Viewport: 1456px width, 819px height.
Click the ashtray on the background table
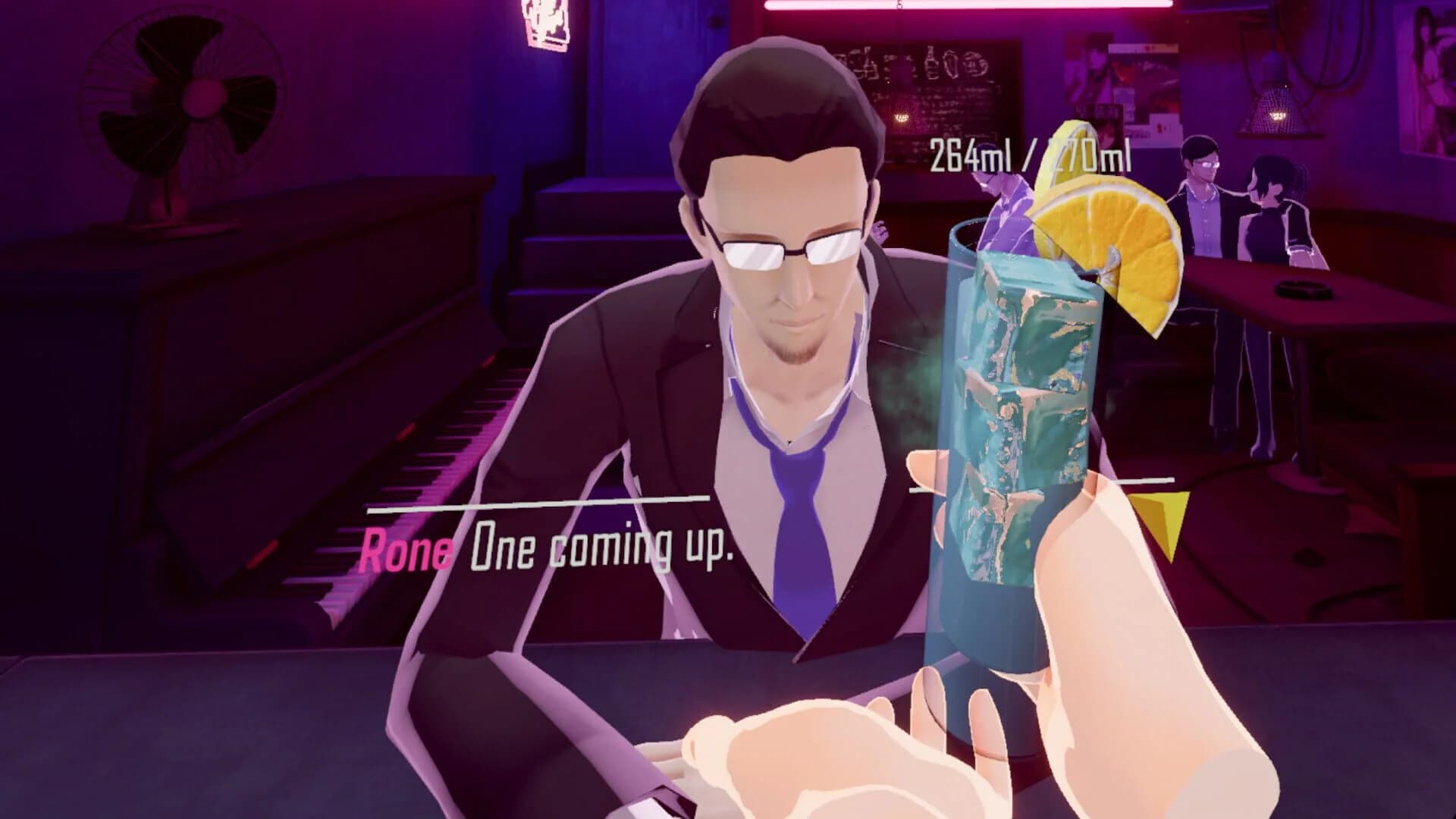(1304, 288)
